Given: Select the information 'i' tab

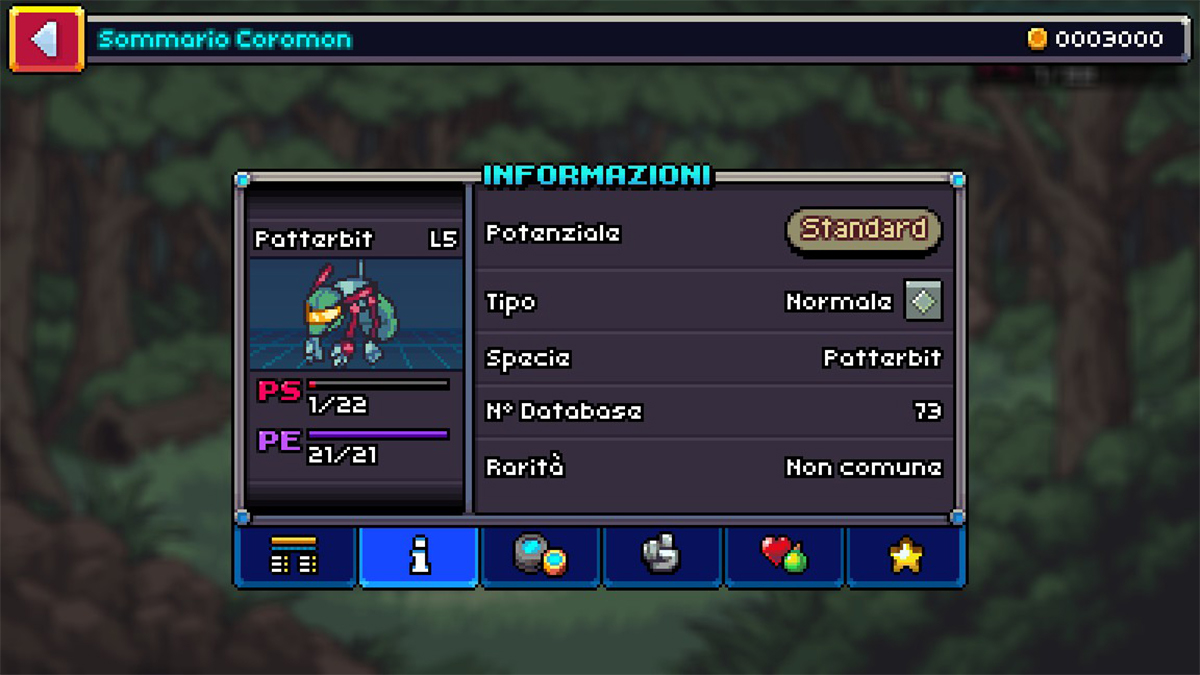Looking at the screenshot, I should pyautogui.click(x=419, y=556).
